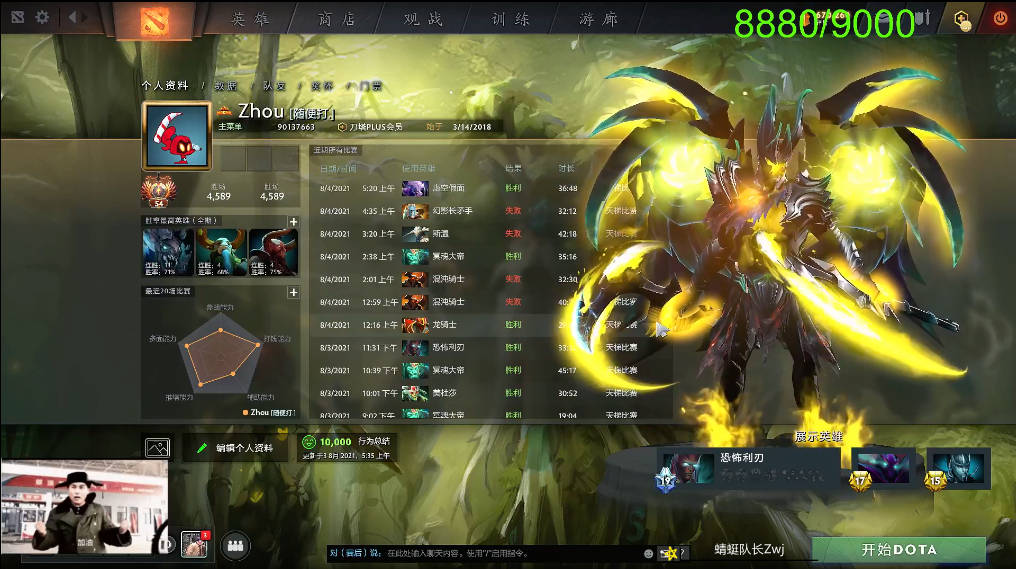Screen dimensions: 1016x569
Task: Open the 英雄 (Heroes) top menu
Action: tap(251, 19)
